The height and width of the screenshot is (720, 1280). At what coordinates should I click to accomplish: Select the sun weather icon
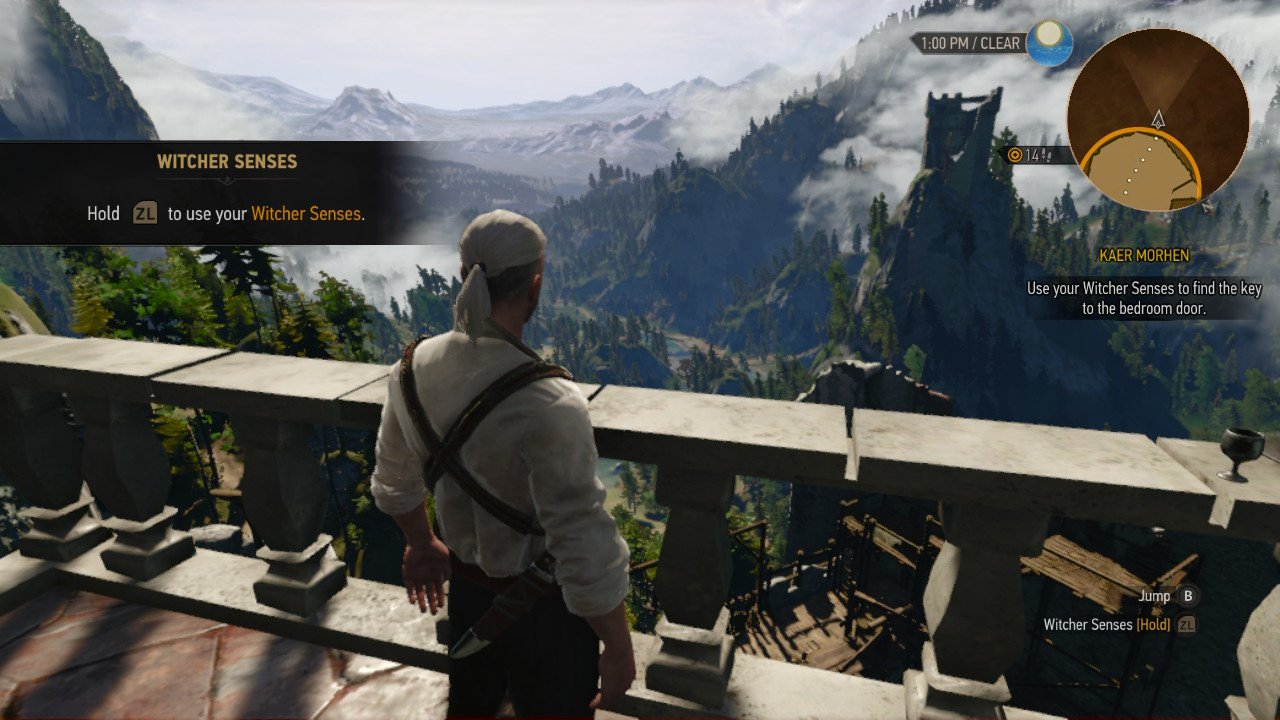click(1049, 42)
